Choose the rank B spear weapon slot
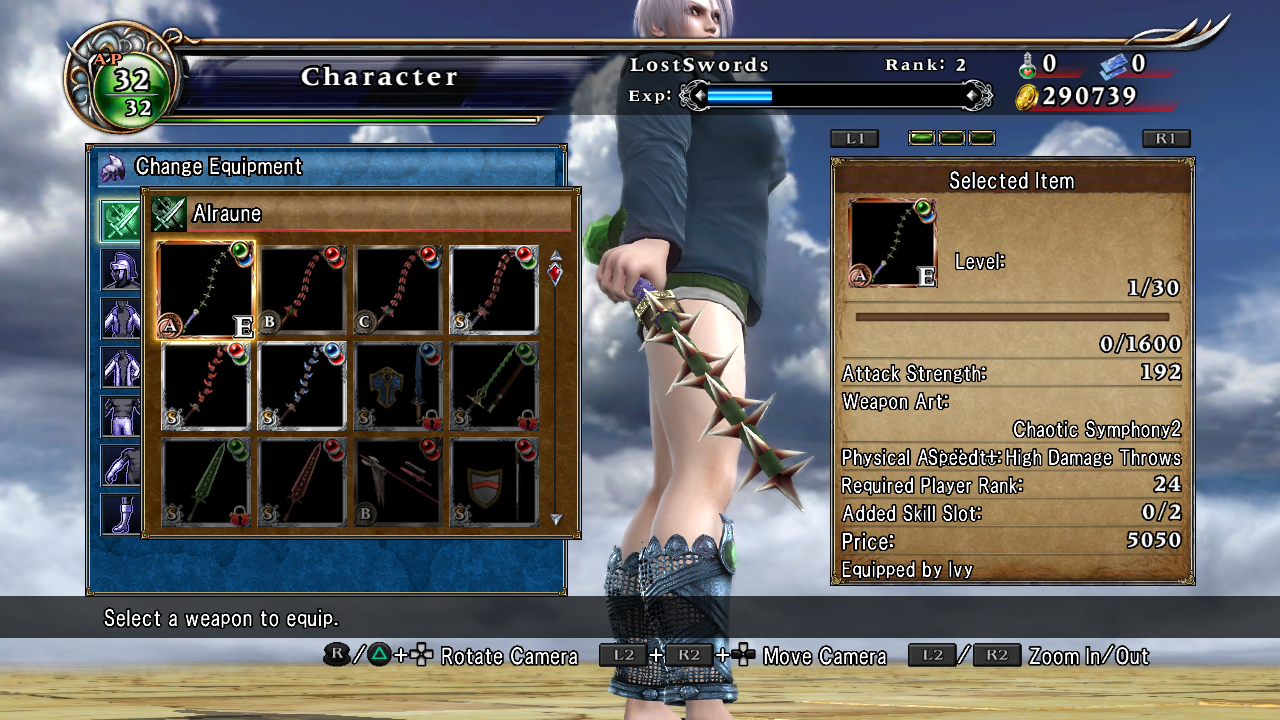The image size is (1280, 720). pos(398,482)
